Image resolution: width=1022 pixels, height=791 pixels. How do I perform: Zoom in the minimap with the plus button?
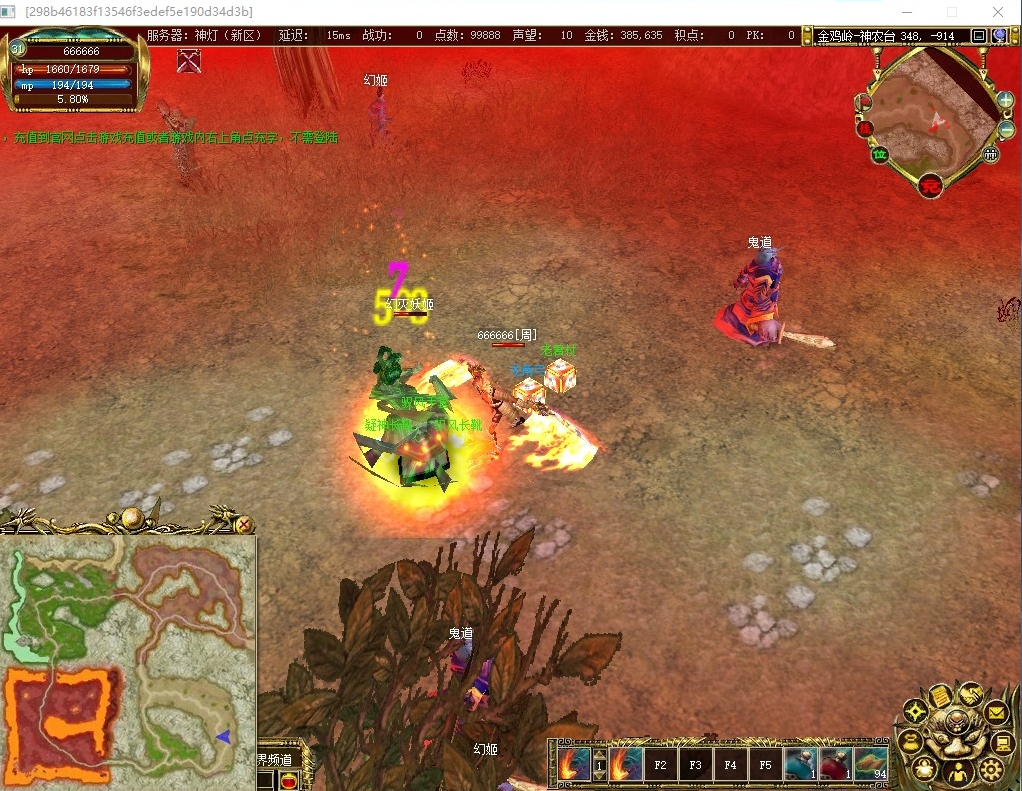[x=1004, y=100]
